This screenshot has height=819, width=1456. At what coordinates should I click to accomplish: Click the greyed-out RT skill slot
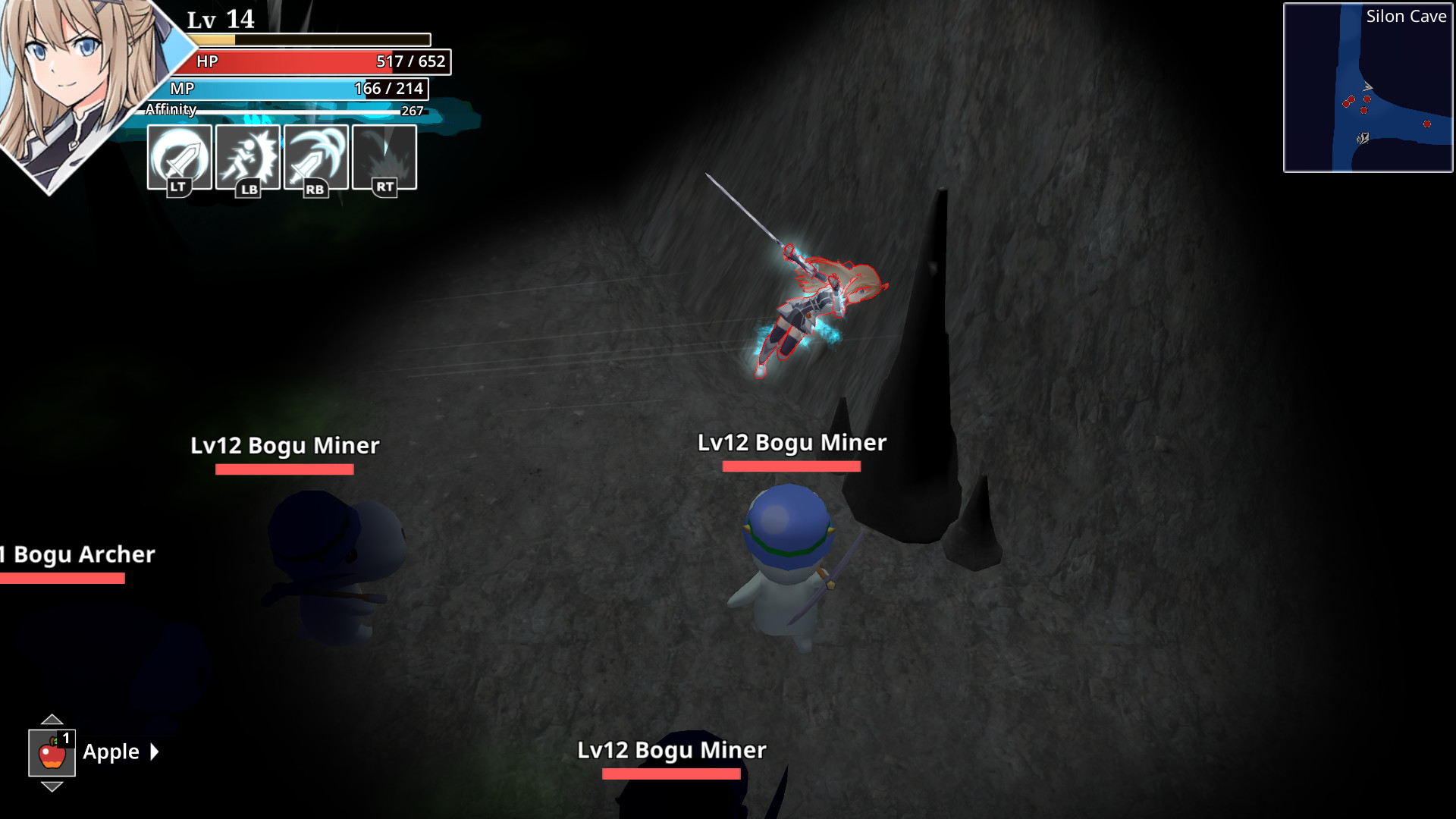(384, 157)
